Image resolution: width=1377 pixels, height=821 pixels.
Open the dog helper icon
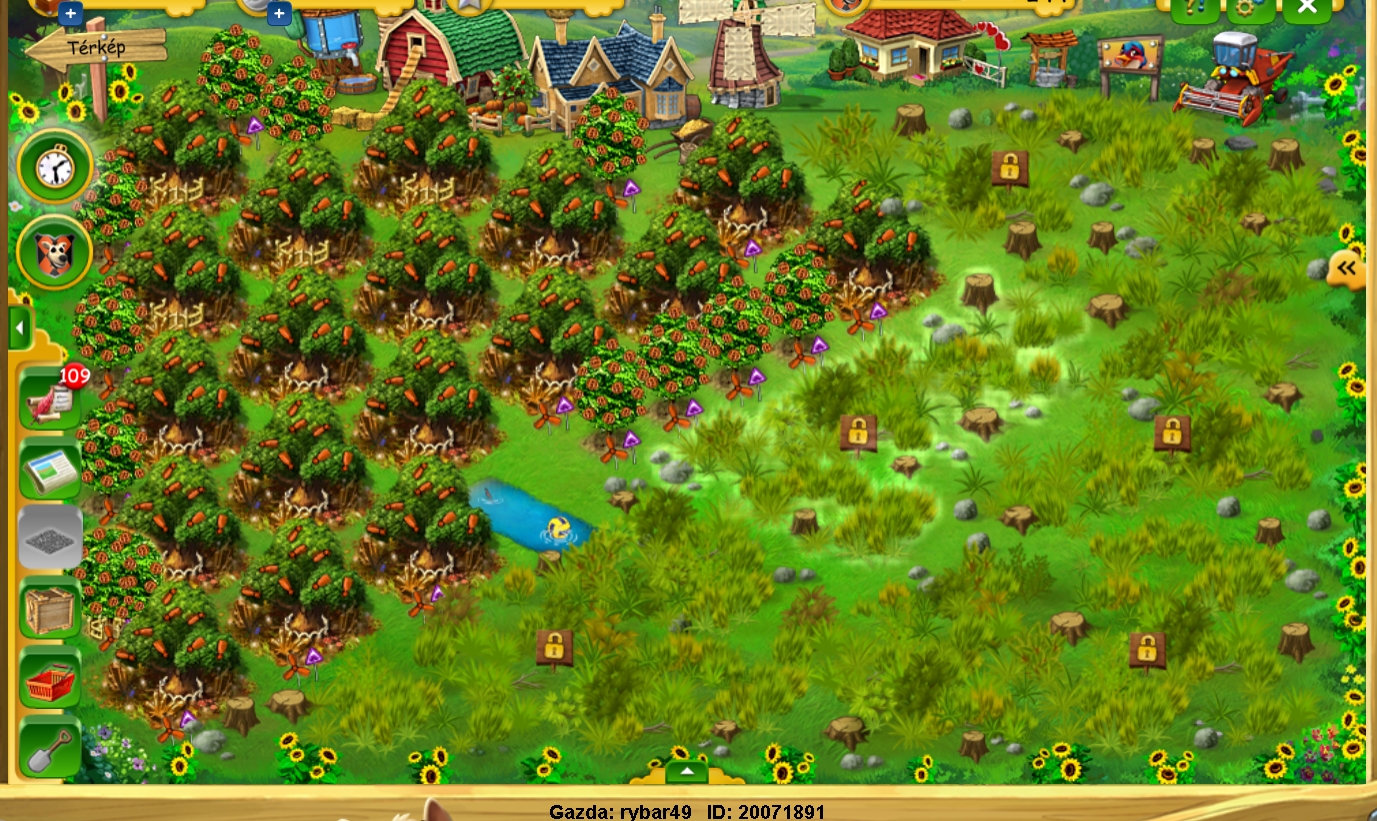[x=55, y=253]
